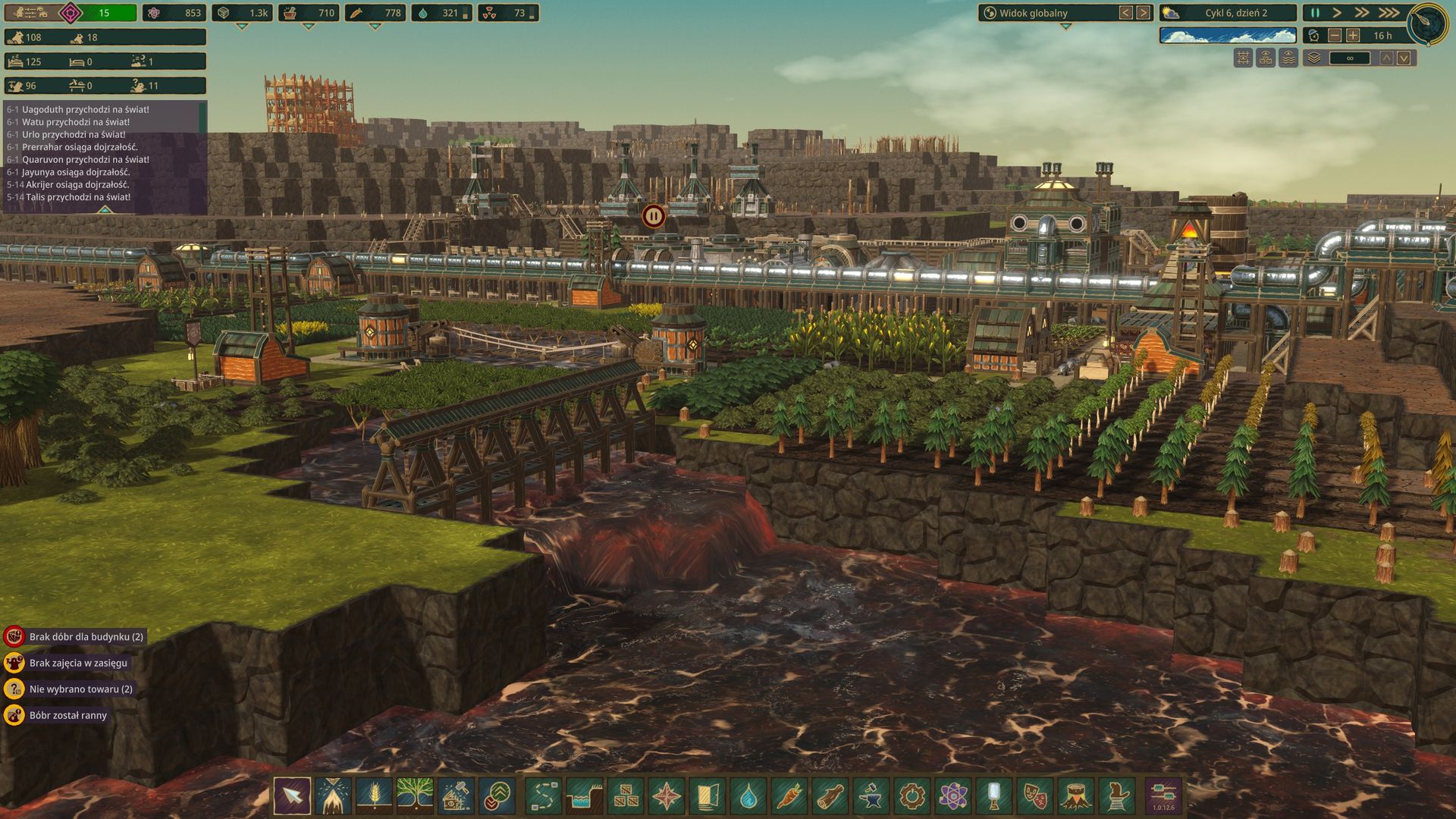Set game speed to triple arrows

coord(1388,13)
